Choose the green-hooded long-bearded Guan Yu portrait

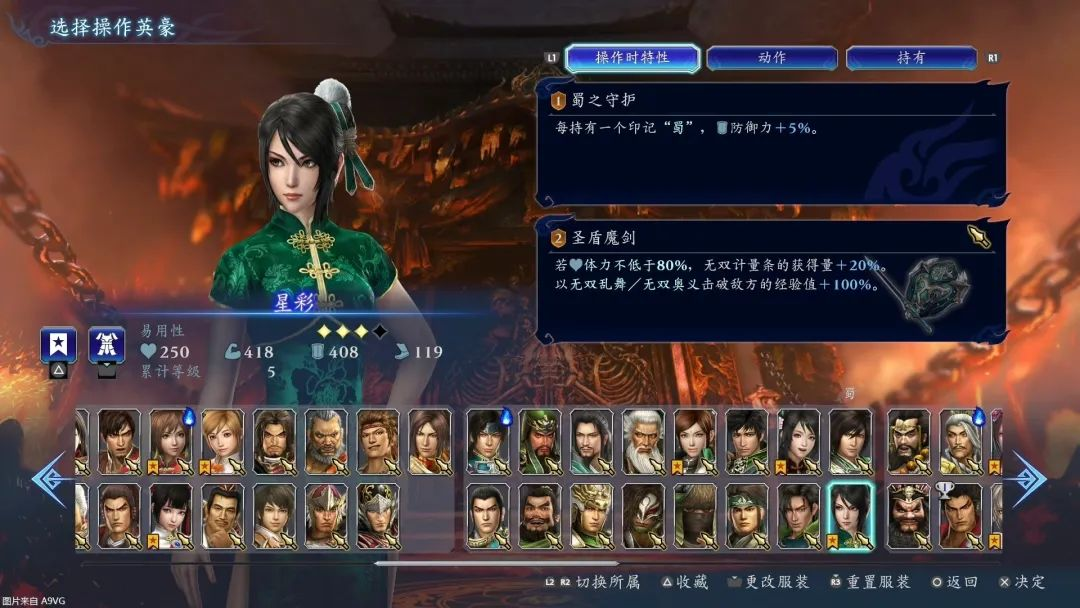click(x=540, y=441)
